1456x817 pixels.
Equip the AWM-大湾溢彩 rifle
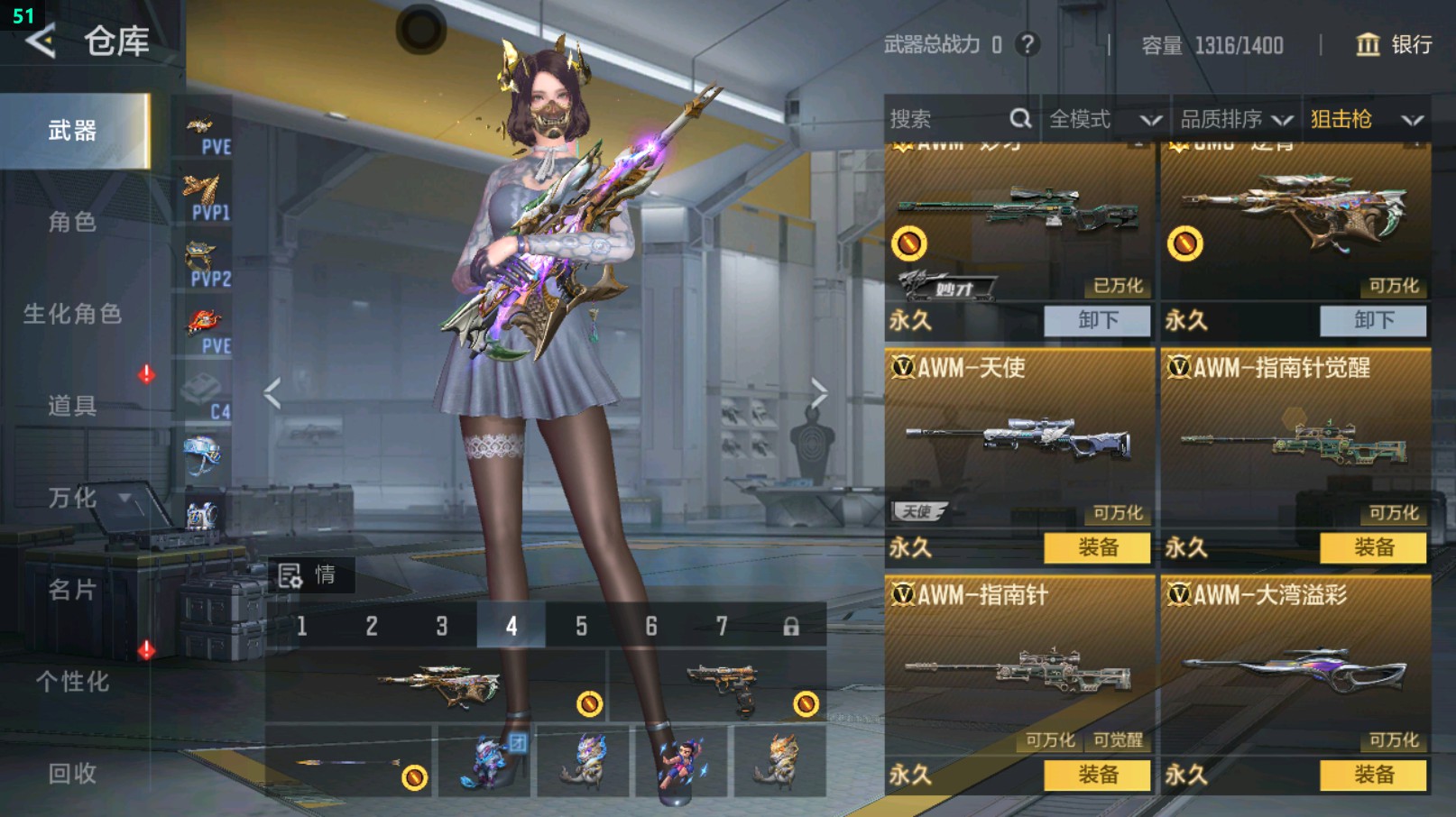1373,775
